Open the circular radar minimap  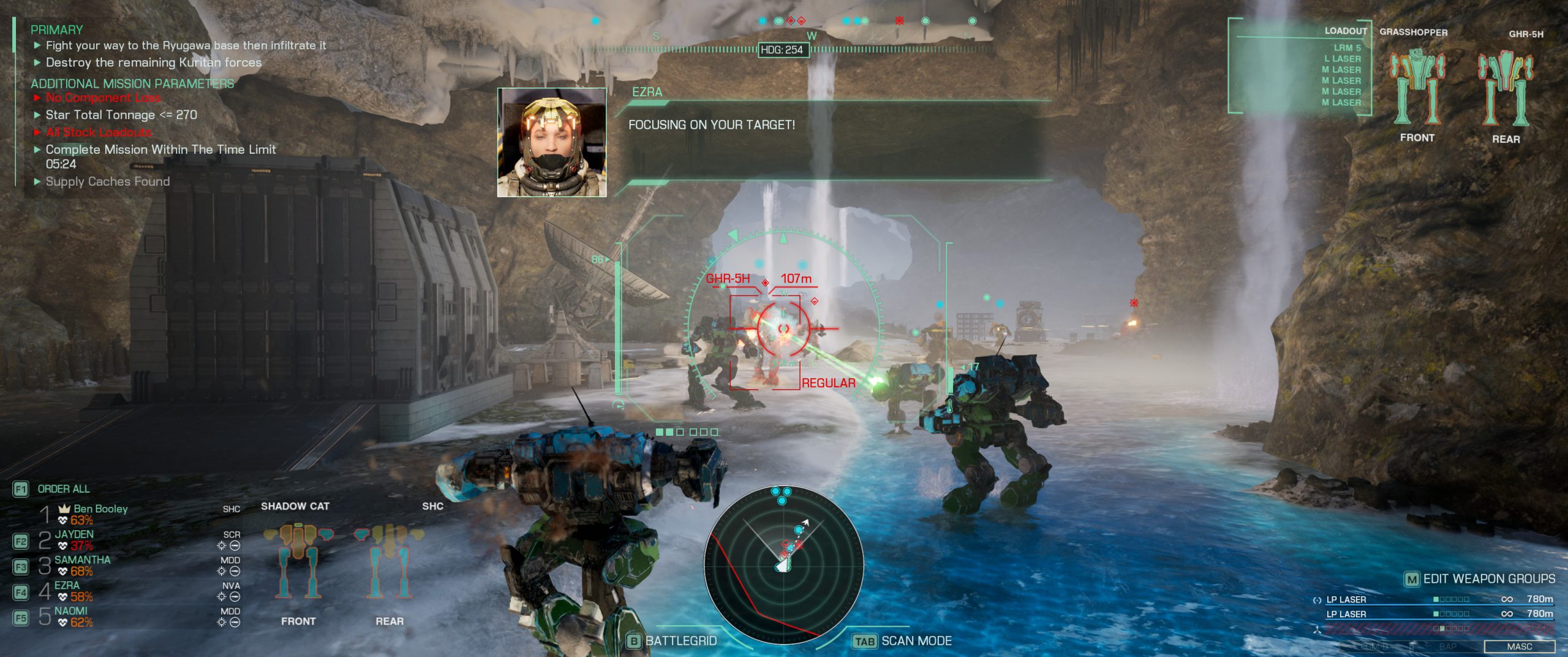(783, 564)
